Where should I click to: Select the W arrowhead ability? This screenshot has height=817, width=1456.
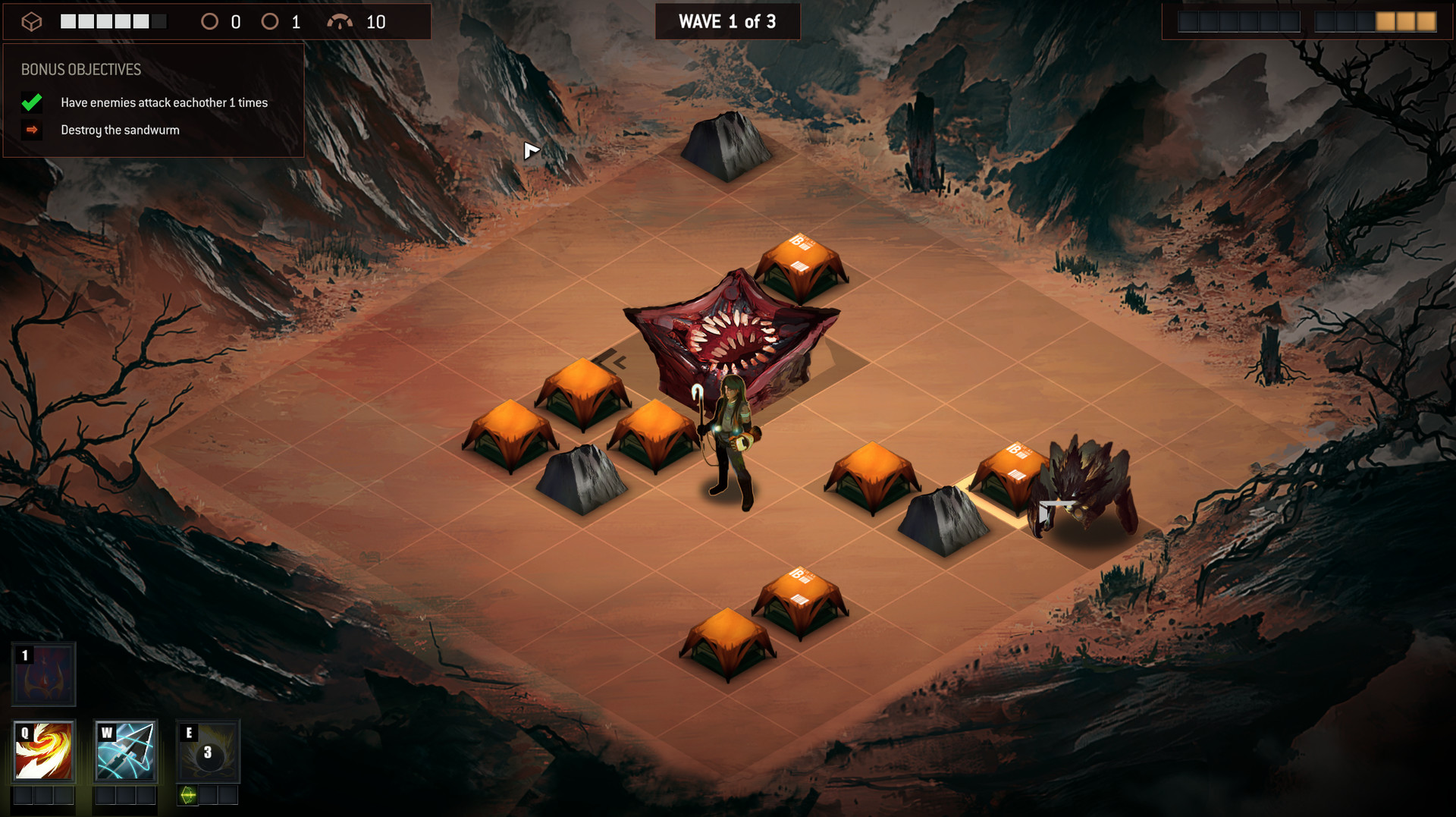click(x=126, y=750)
